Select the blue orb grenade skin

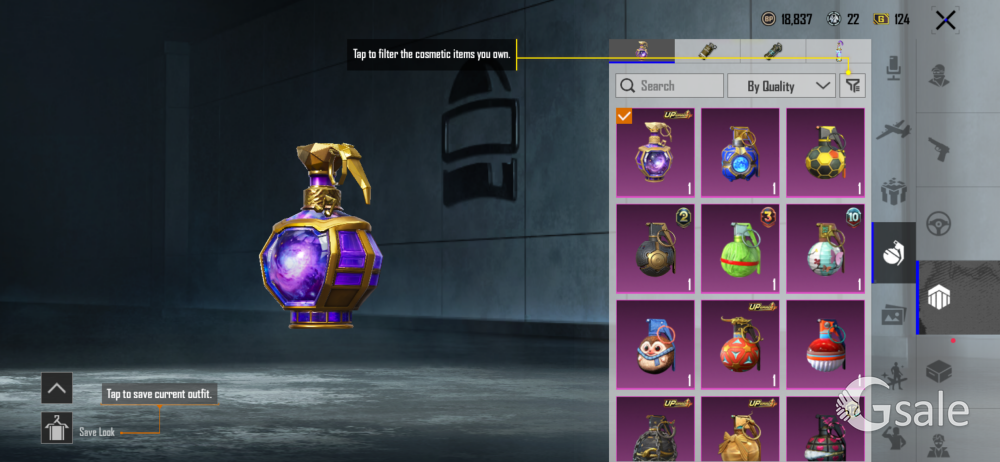[x=740, y=153]
